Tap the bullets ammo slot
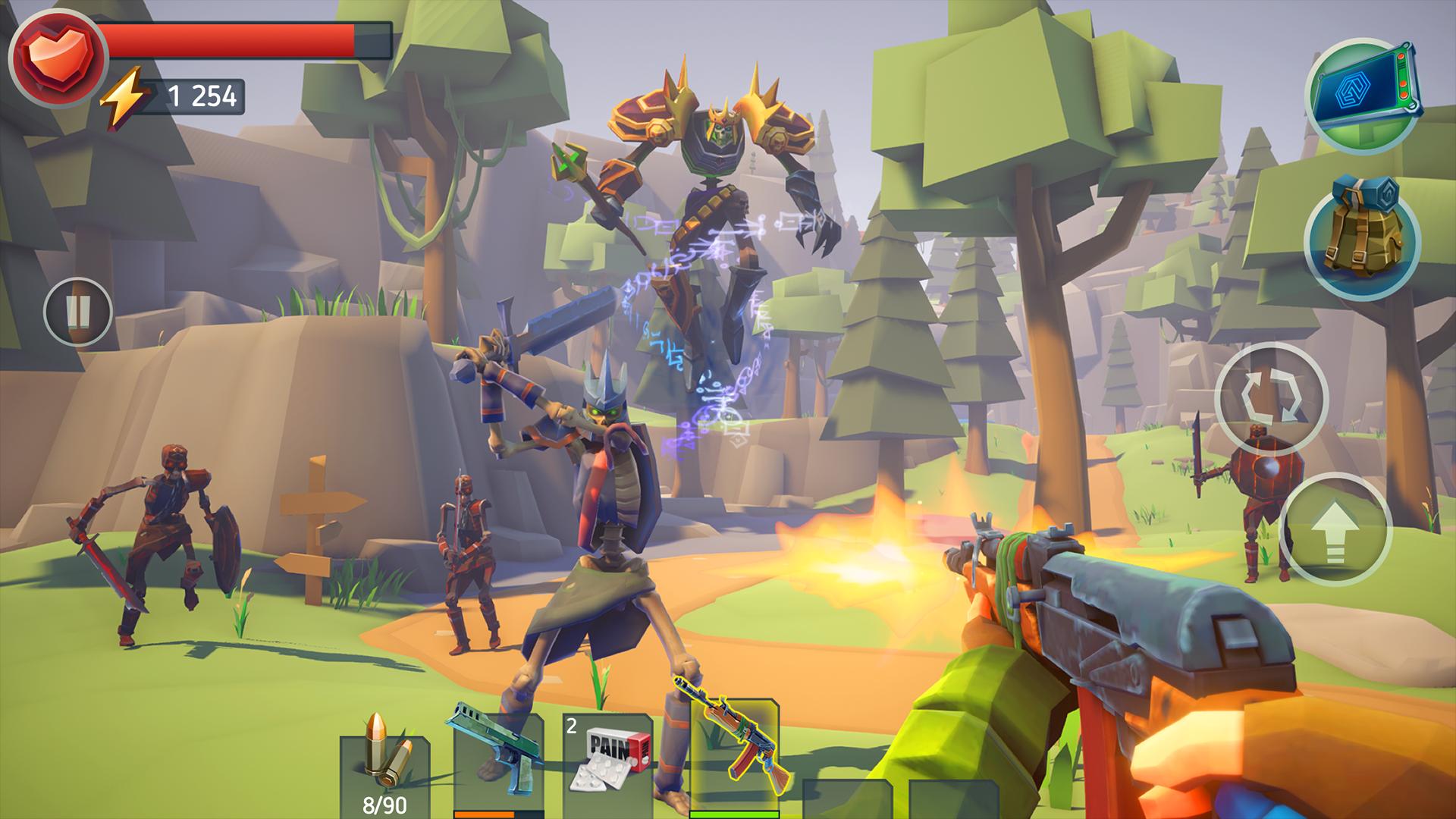 point(384,770)
